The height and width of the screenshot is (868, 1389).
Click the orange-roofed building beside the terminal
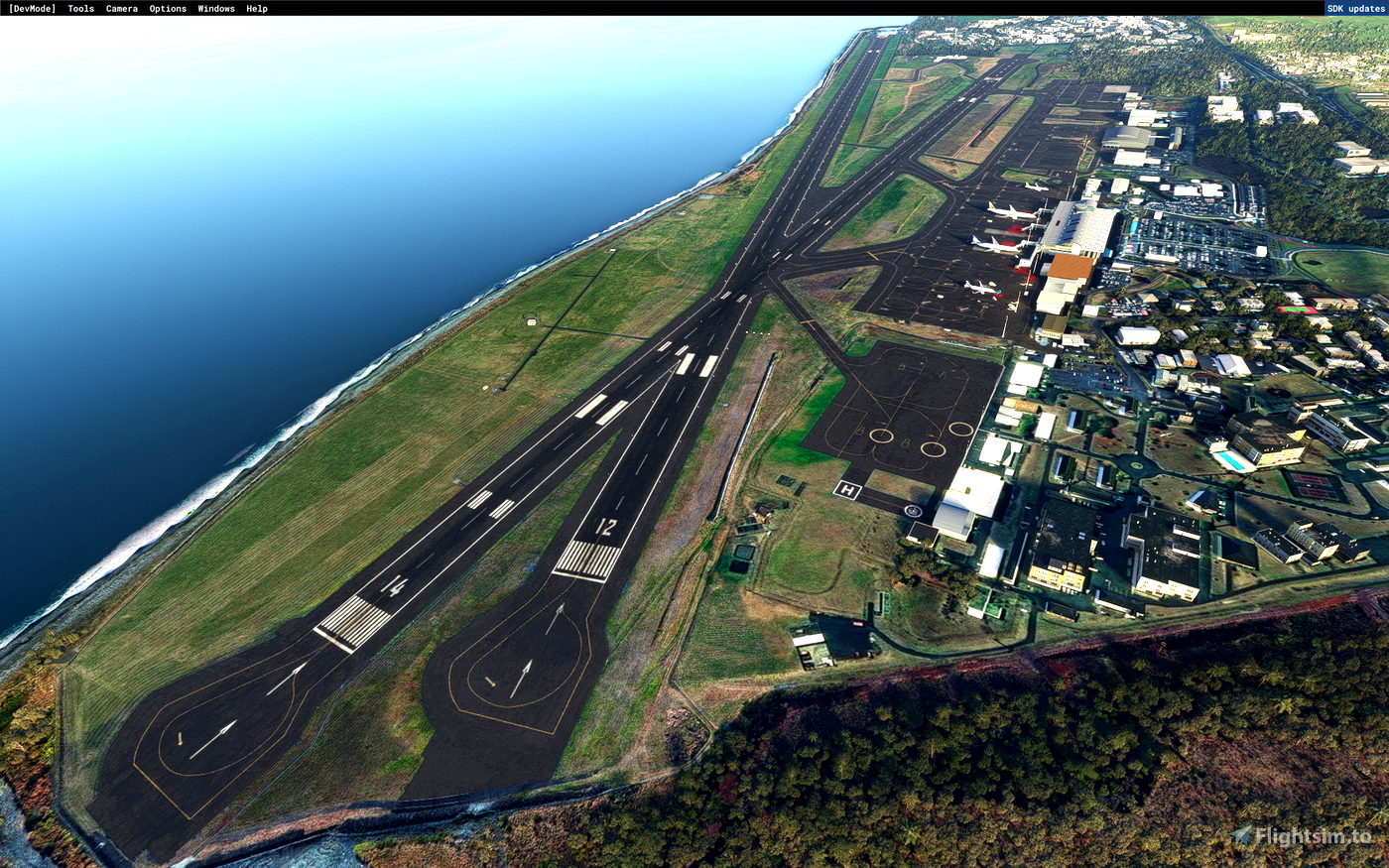(1071, 267)
